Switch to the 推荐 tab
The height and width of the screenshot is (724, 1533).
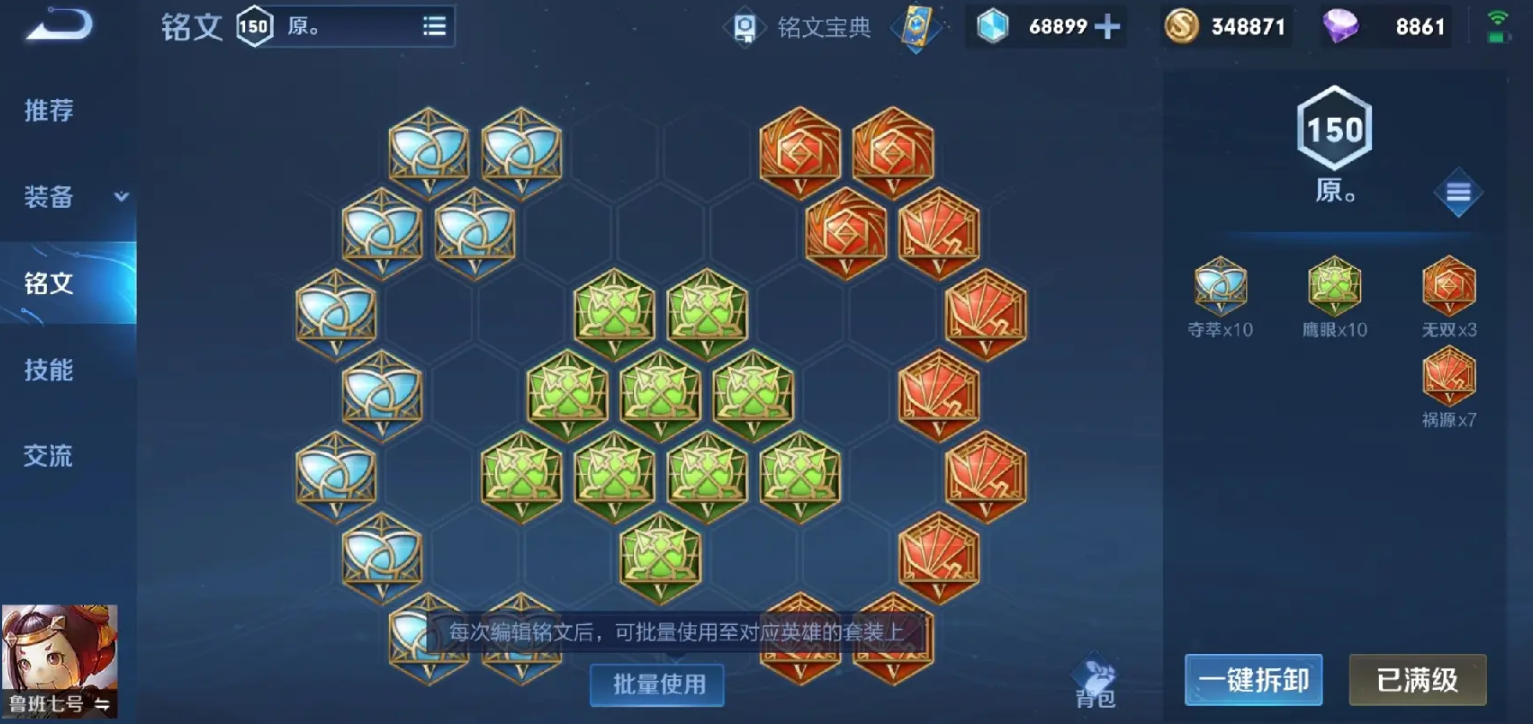pyautogui.click(x=47, y=111)
